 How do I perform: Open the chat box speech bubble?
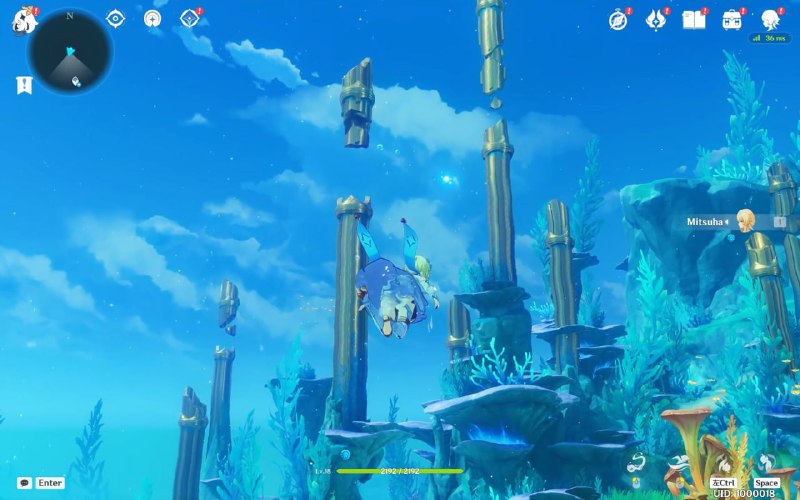(24, 483)
